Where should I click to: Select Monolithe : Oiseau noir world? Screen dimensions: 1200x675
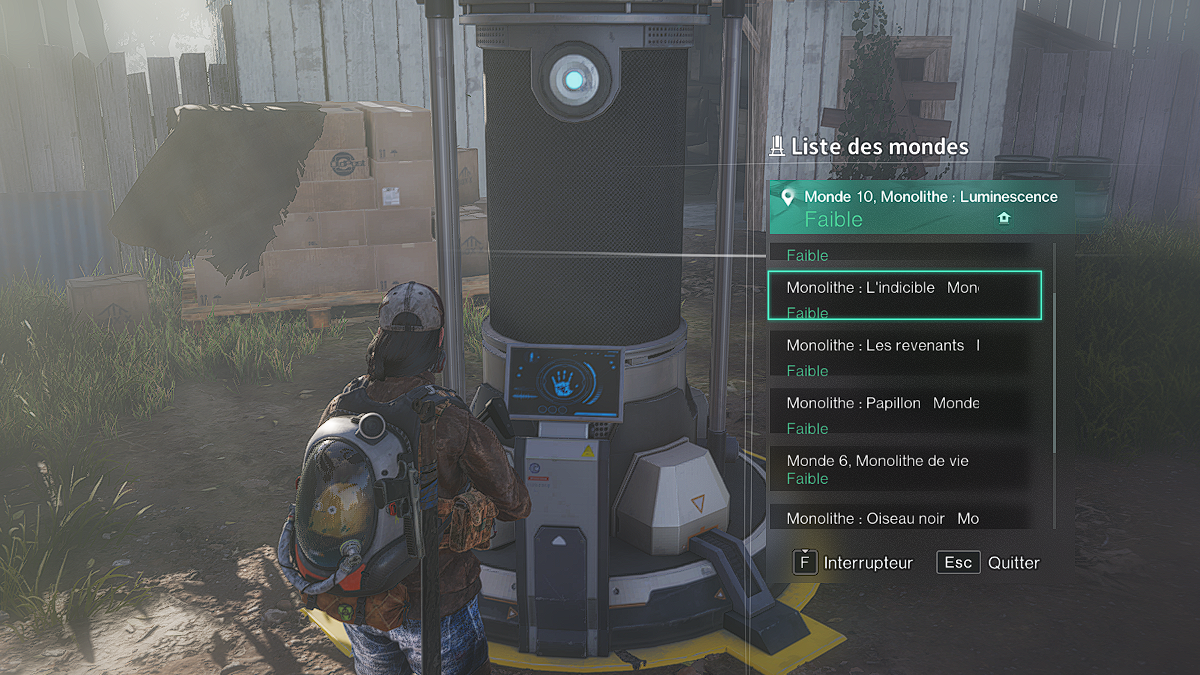[x=904, y=517]
